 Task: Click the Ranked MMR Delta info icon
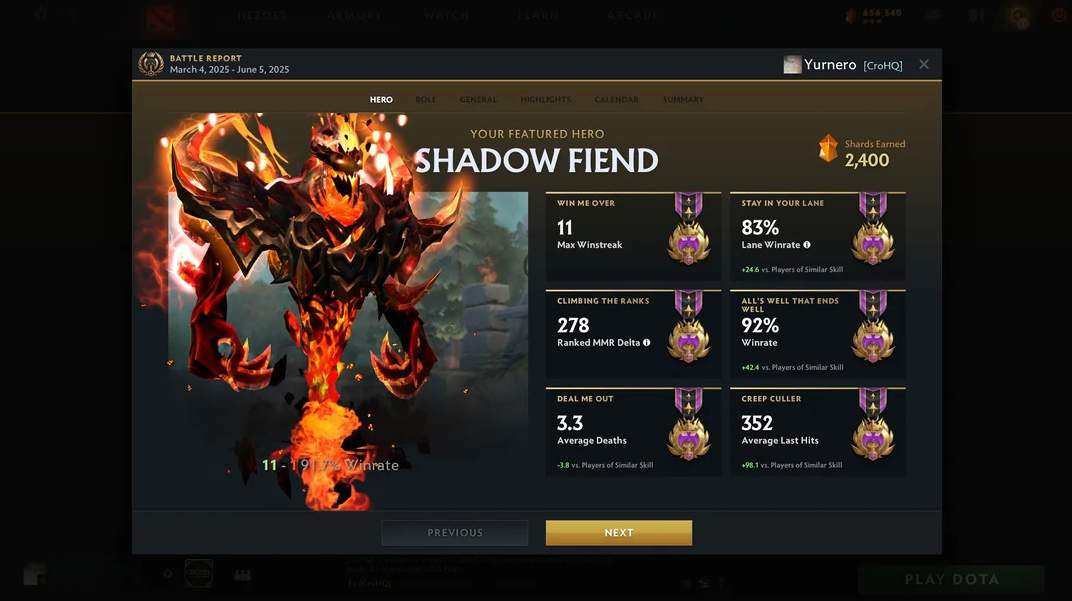pos(647,343)
